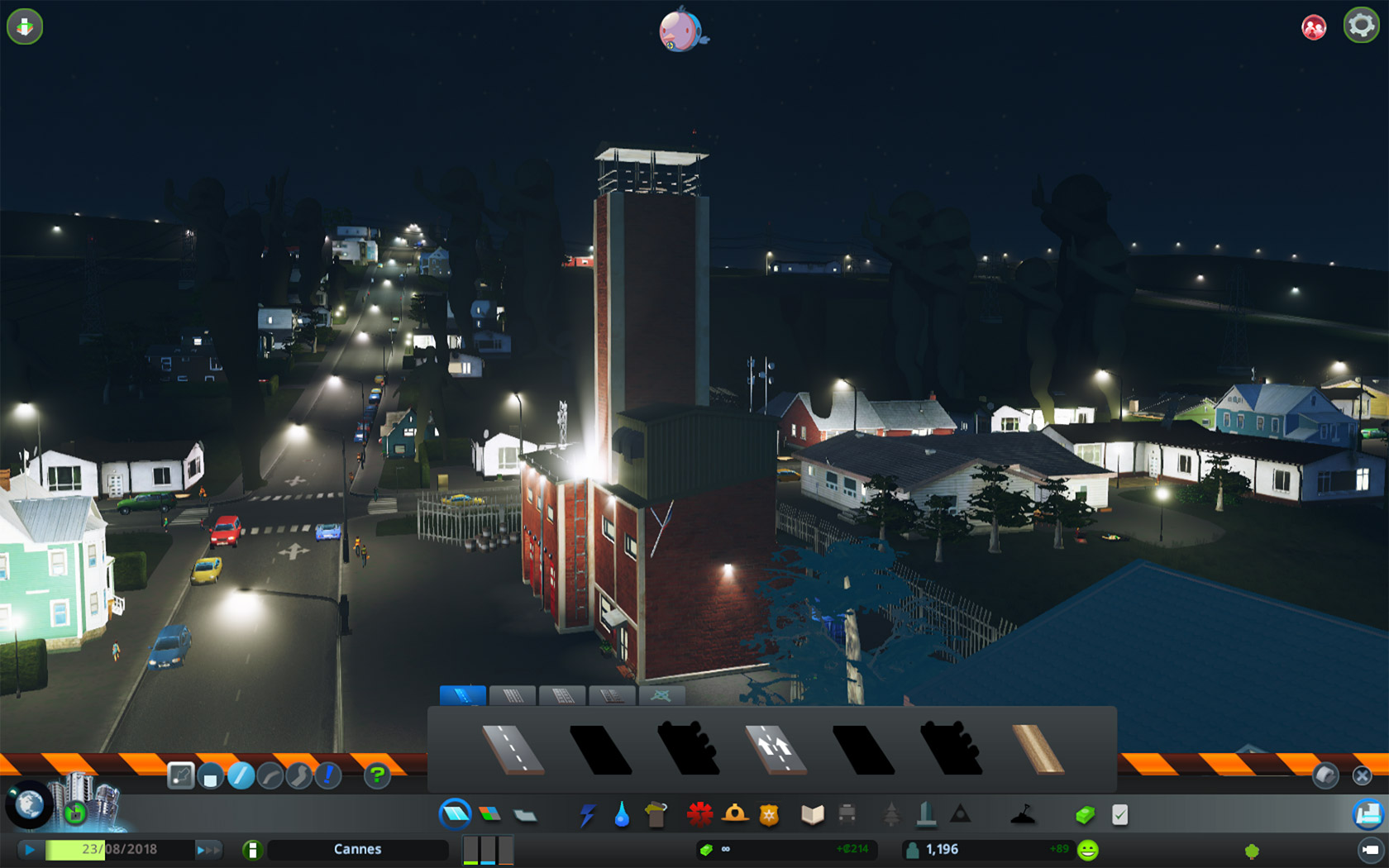Select the freeform road drawing tool
Viewport: 1389px width, 868px height.
click(x=299, y=775)
